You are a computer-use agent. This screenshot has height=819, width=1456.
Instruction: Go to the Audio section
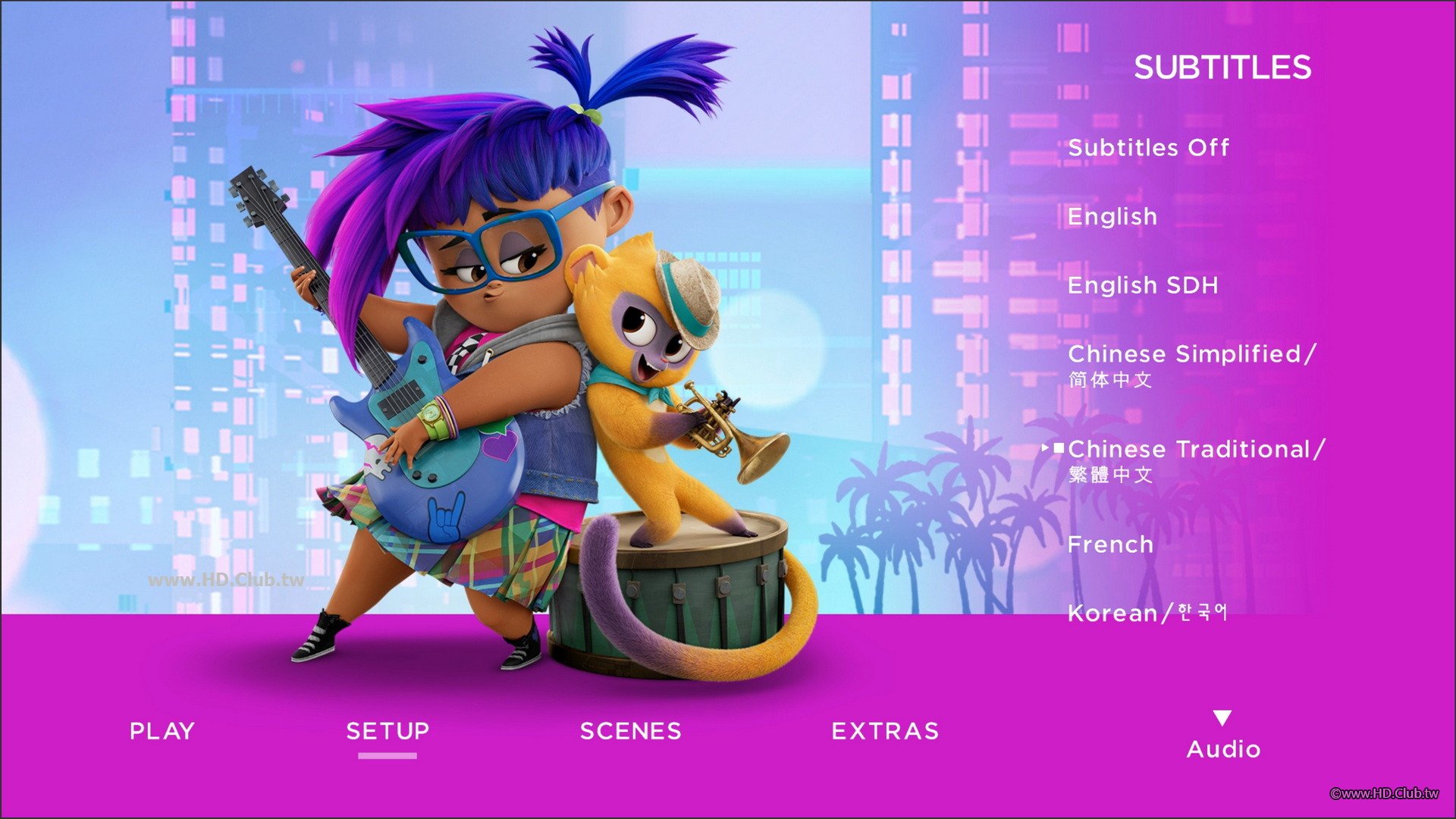(x=1222, y=748)
